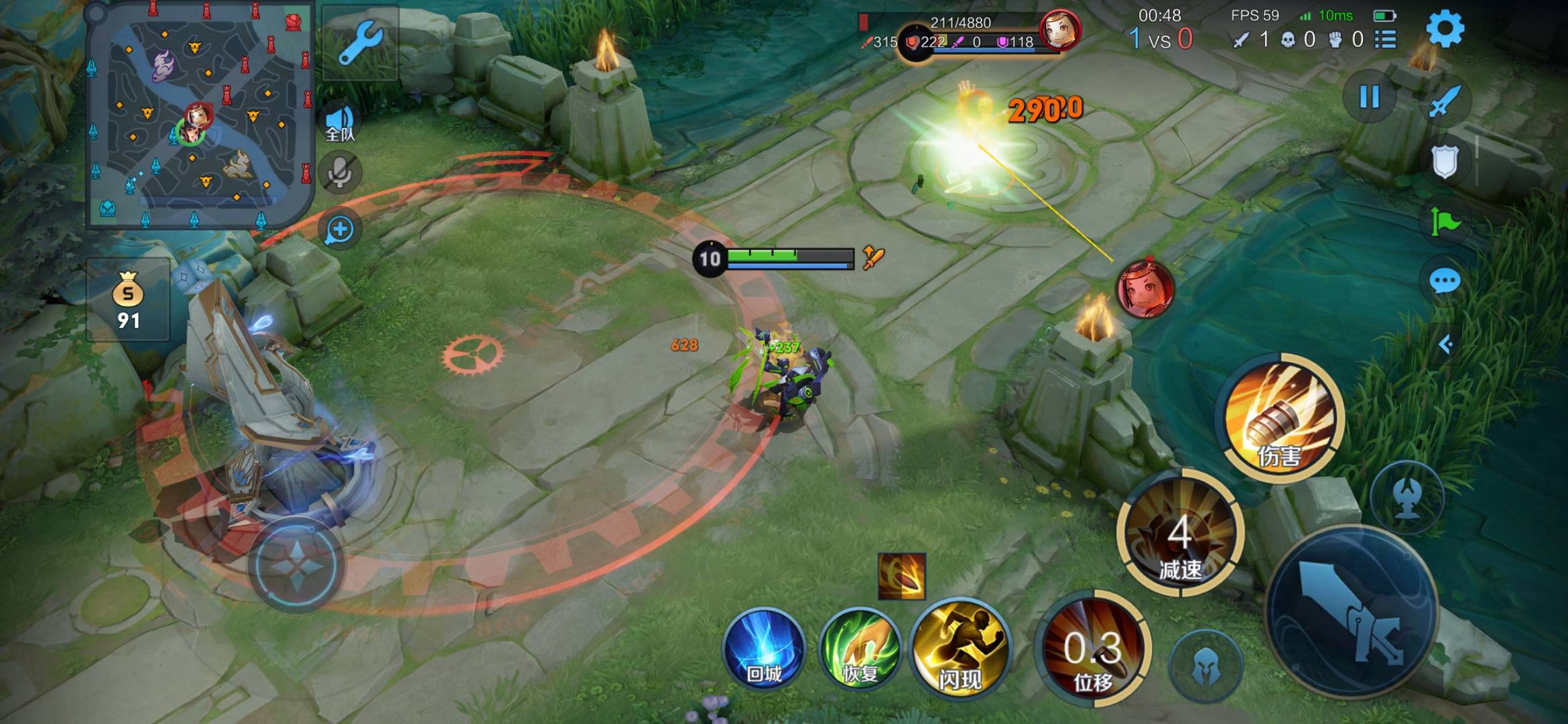
Task: Collapse the right-side signal panel arrow
Action: click(1445, 345)
